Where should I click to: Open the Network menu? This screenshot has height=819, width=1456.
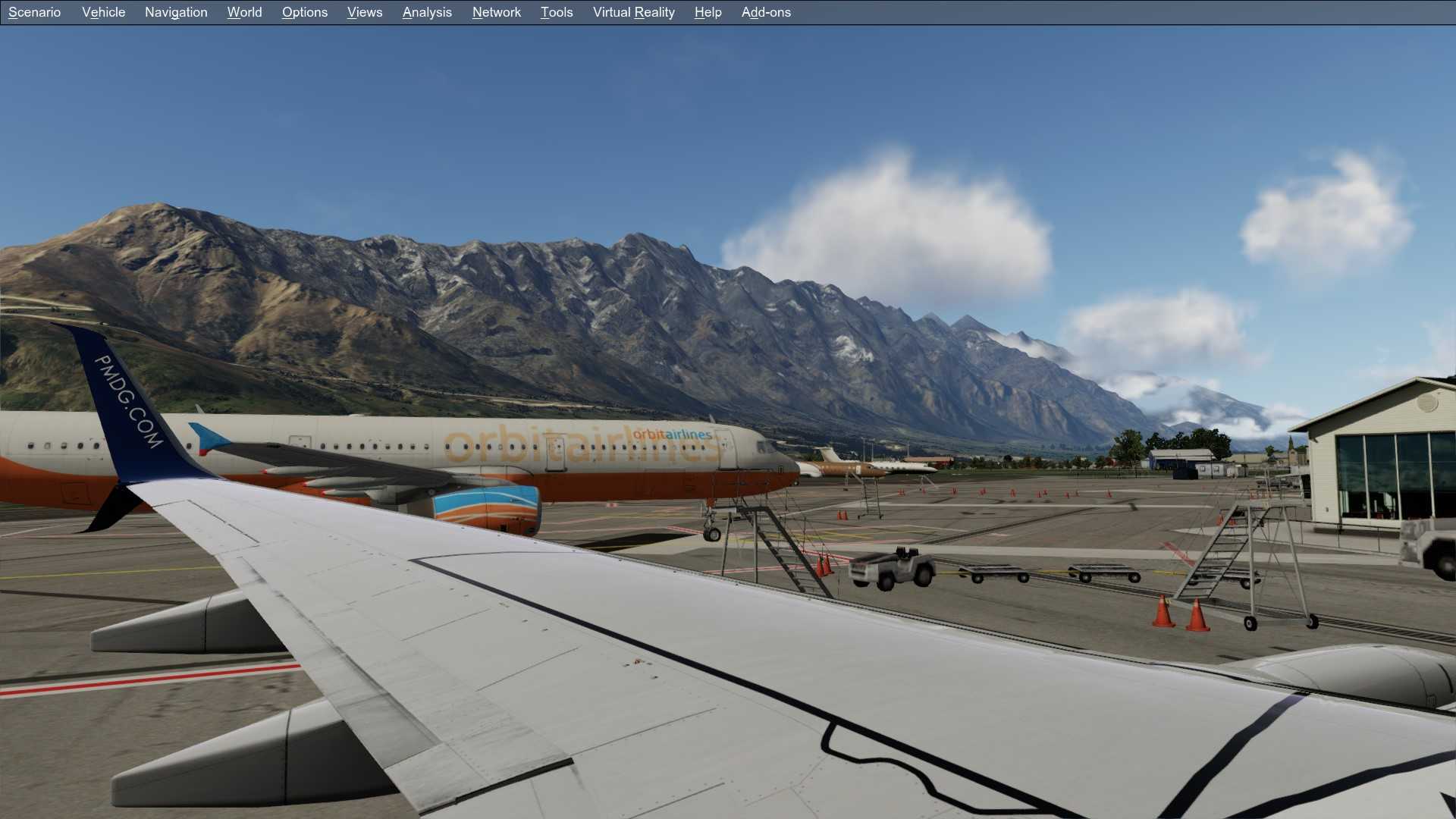[x=496, y=11]
